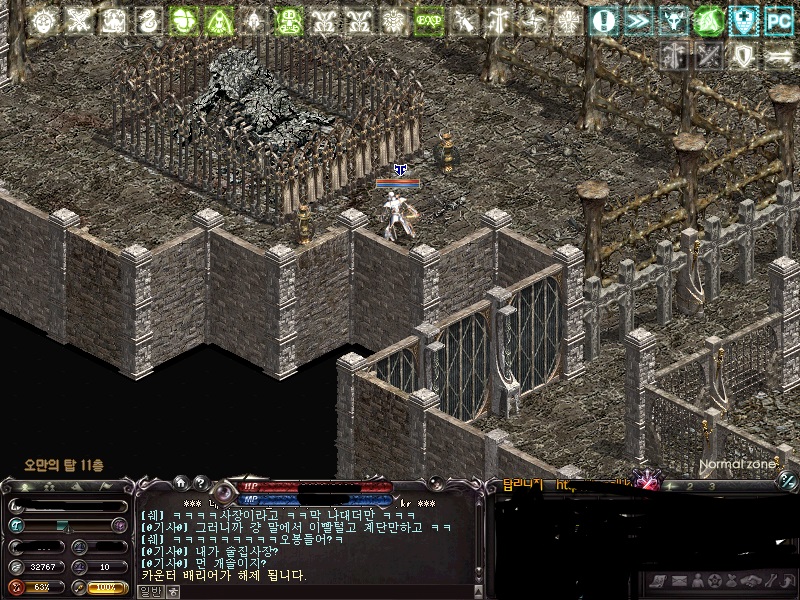800x600 pixels.
Task: Click the pentagram spell menu icon
Action: (714, 581)
